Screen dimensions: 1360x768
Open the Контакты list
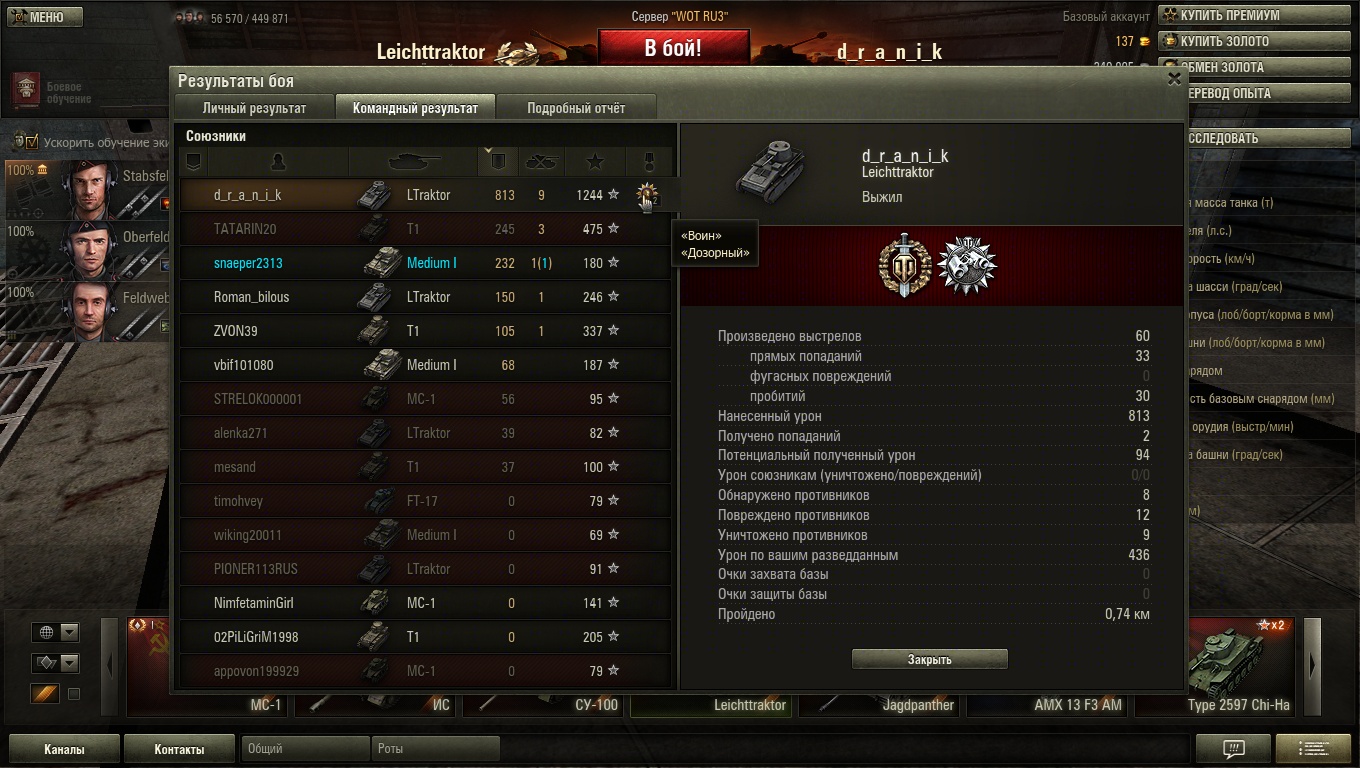tap(179, 749)
